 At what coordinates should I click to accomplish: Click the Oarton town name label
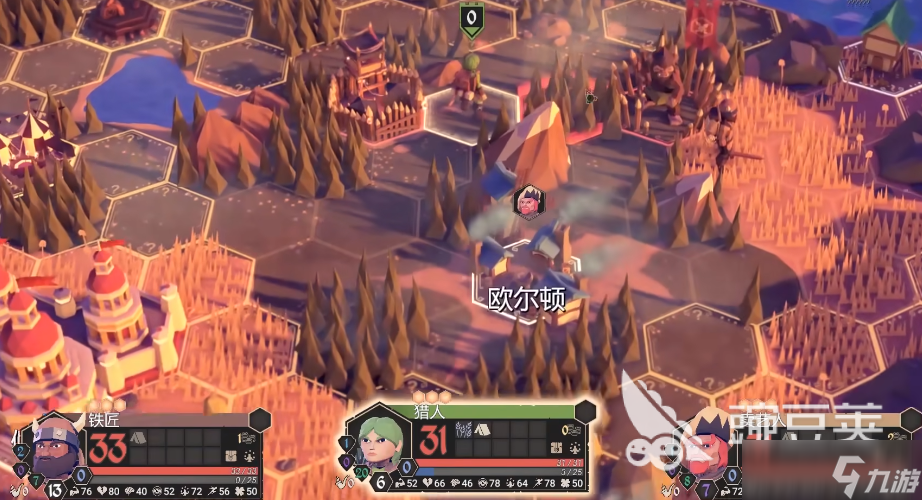[526, 299]
